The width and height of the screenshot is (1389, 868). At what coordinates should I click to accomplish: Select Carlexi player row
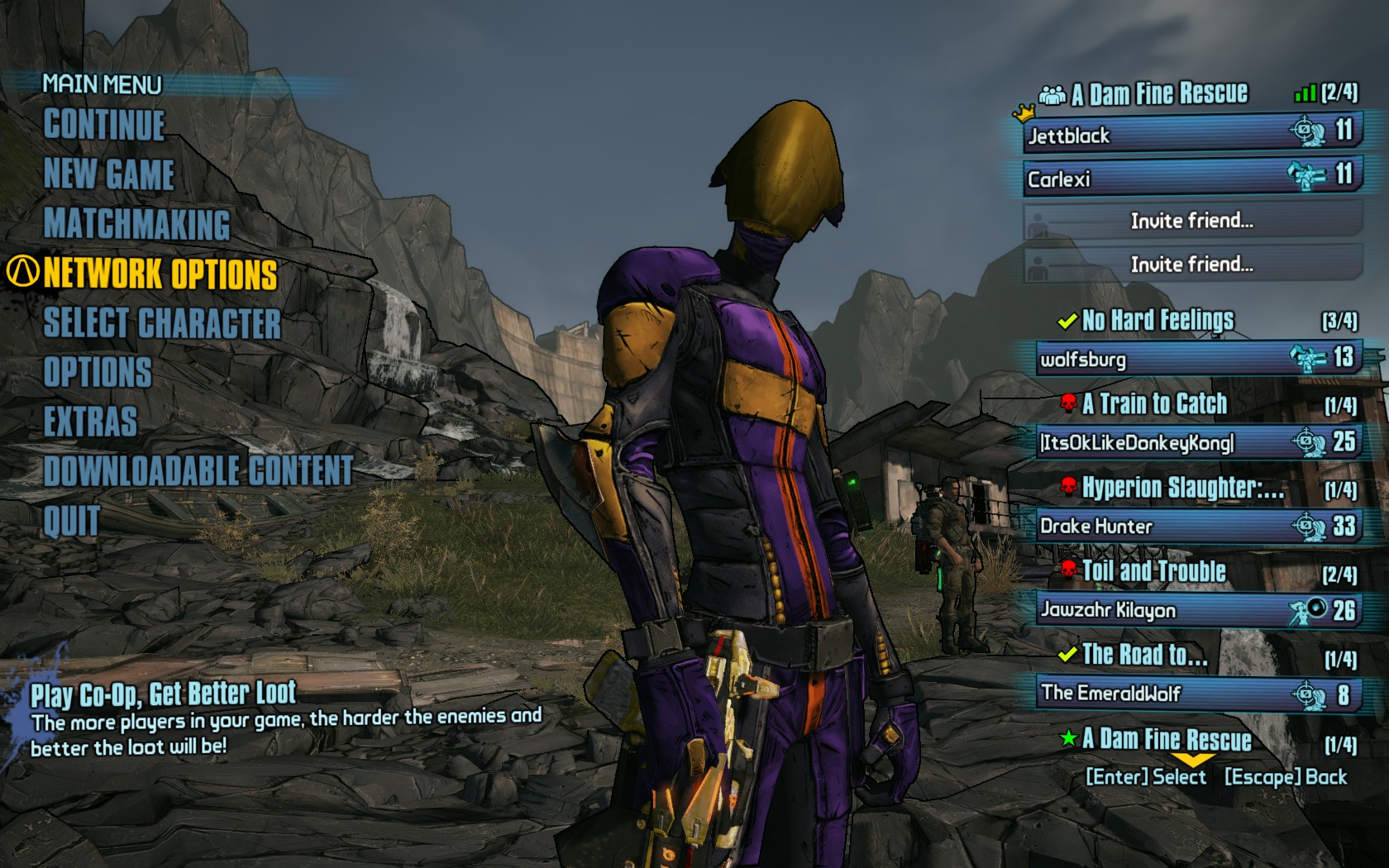coord(1191,178)
